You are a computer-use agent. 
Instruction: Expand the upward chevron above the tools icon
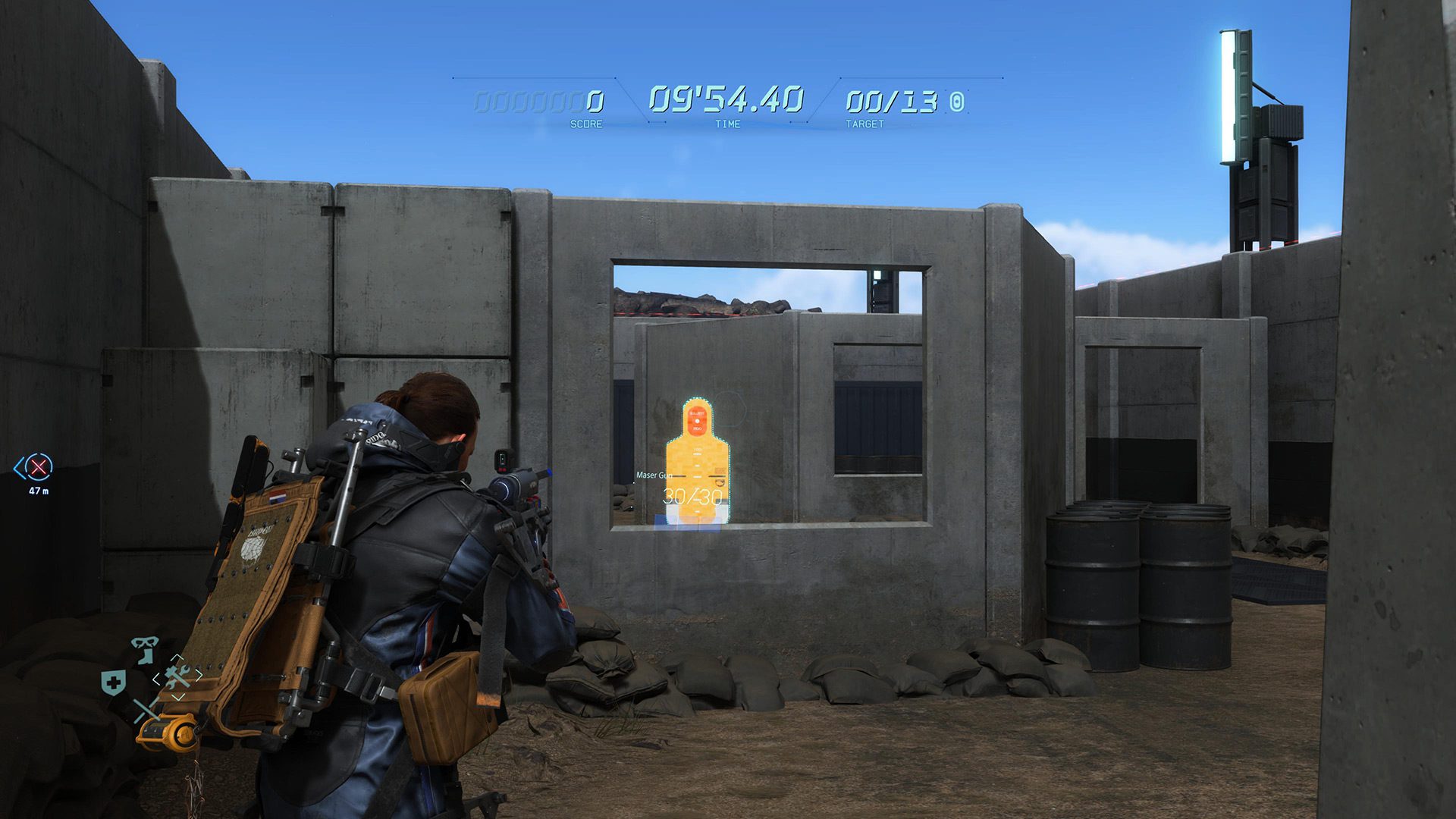tap(177, 658)
